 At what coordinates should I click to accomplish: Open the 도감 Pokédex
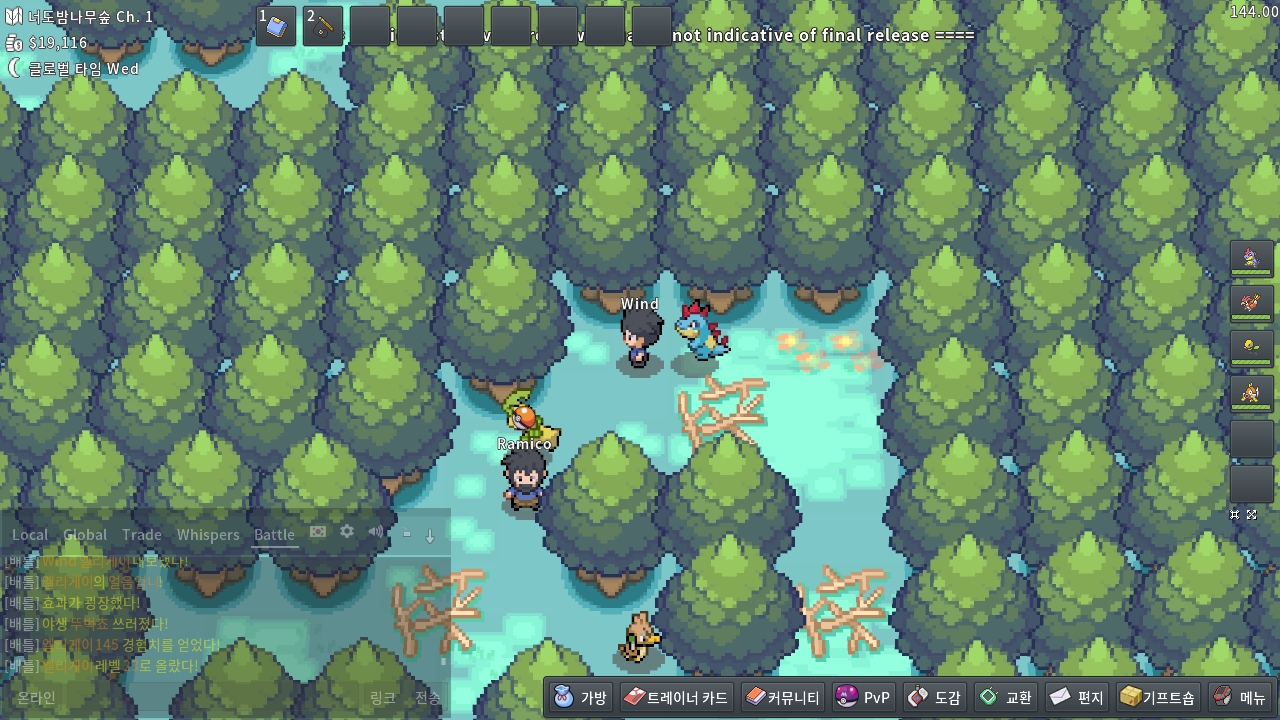pos(934,697)
